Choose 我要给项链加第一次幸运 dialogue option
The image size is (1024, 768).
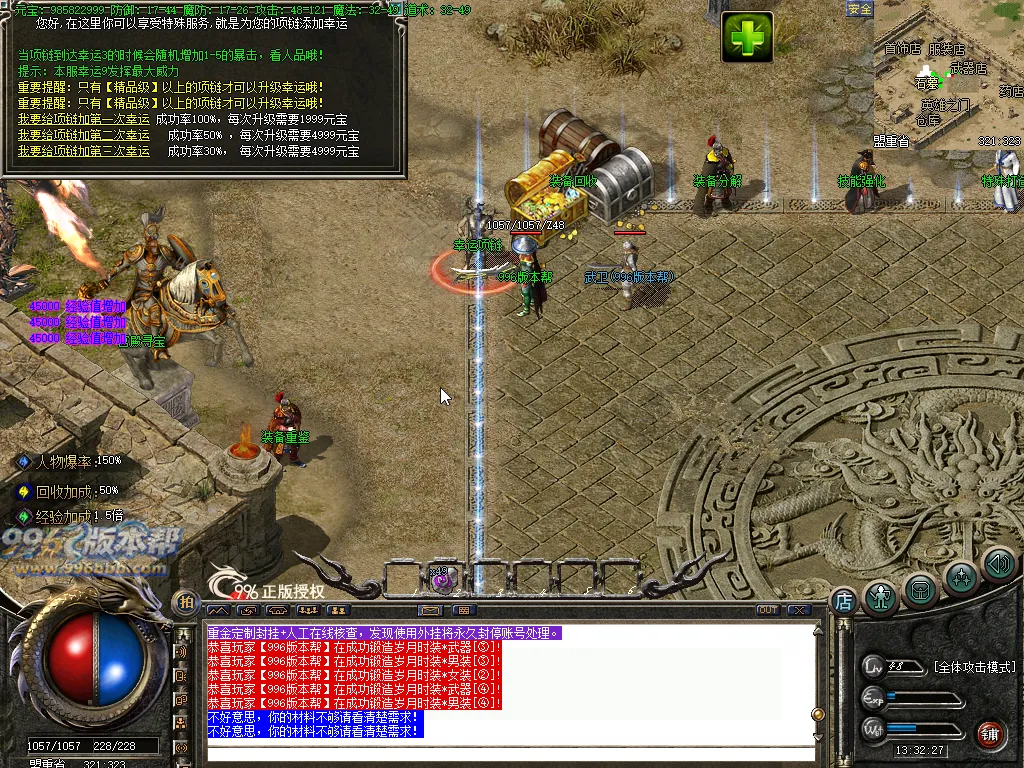(x=83, y=119)
